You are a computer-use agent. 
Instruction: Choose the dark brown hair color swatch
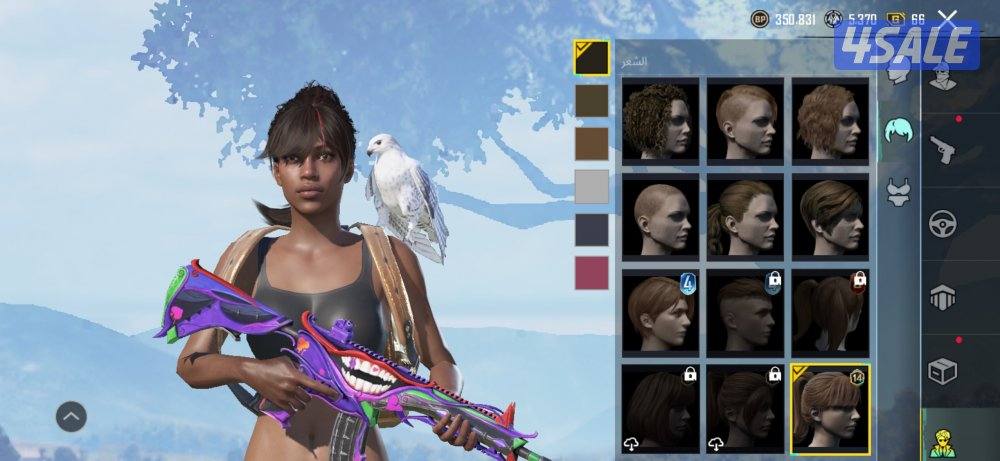[x=591, y=100]
